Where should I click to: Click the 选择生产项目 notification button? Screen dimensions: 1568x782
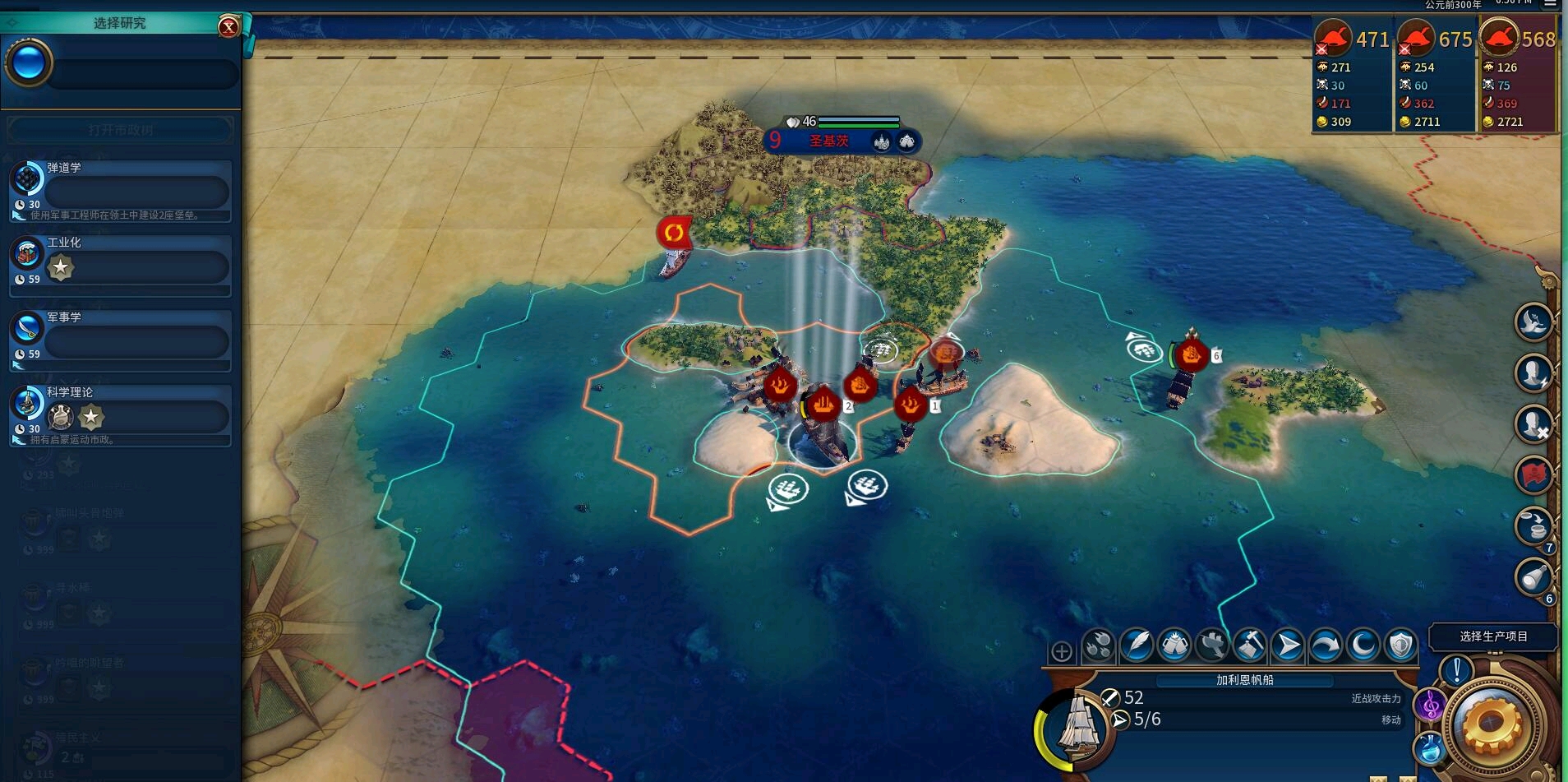pyautogui.click(x=1492, y=636)
